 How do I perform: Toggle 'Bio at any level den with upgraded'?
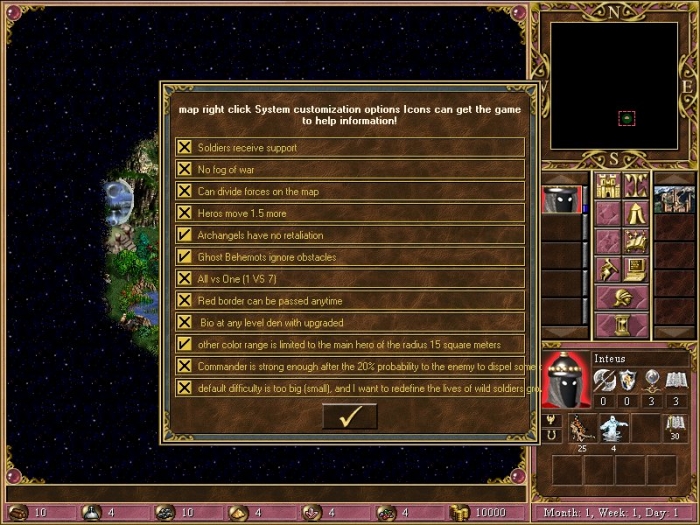click(x=185, y=322)
